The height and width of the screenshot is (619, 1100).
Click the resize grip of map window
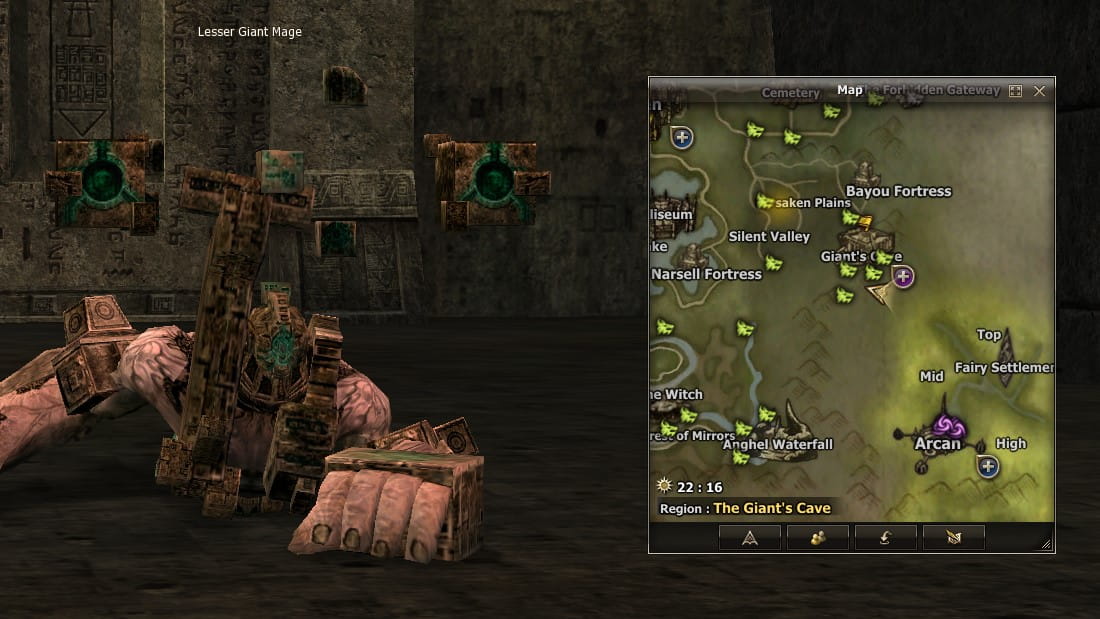[1046, 545]
